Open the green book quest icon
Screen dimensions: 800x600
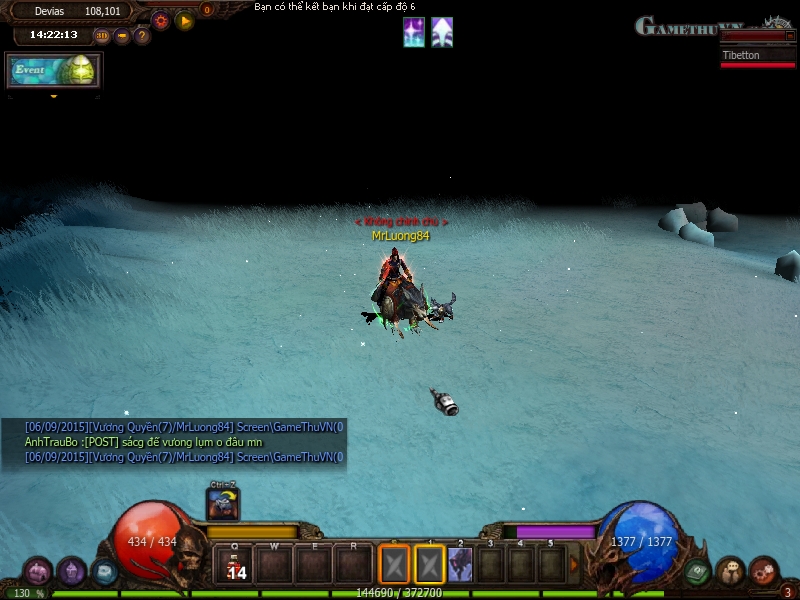click(x=698, y=572)
